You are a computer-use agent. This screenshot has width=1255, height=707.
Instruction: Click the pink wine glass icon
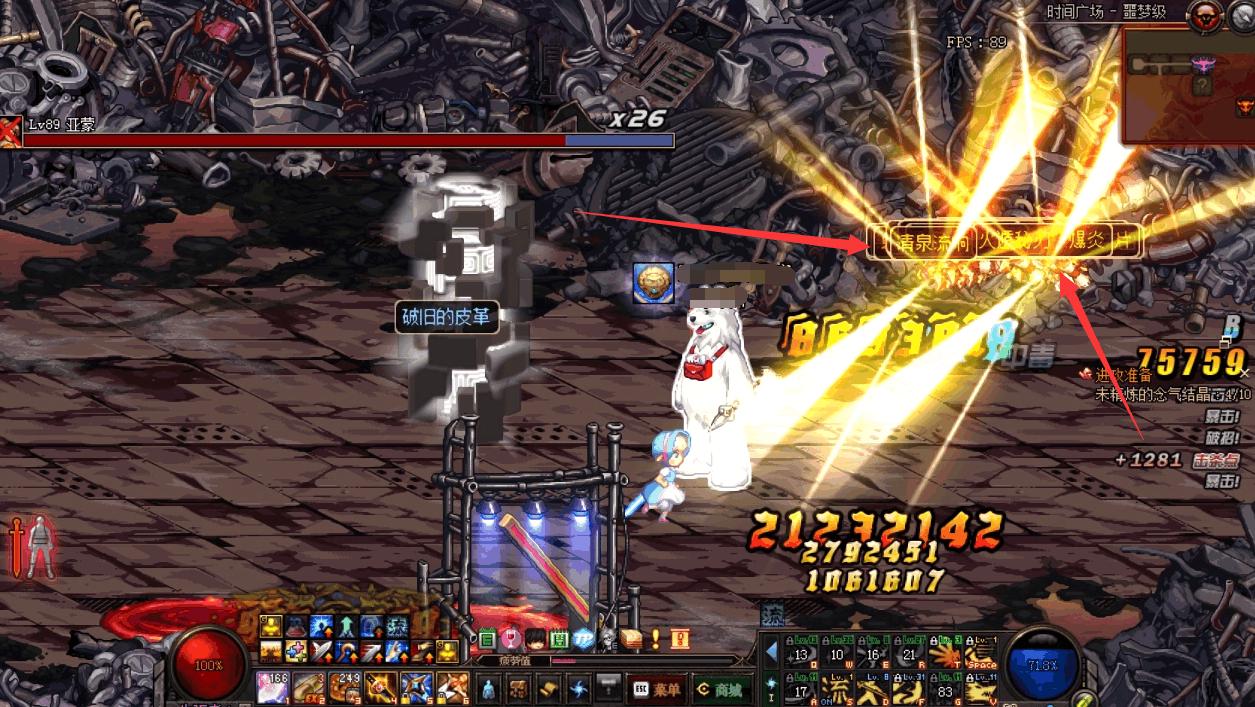click(511, 638)
